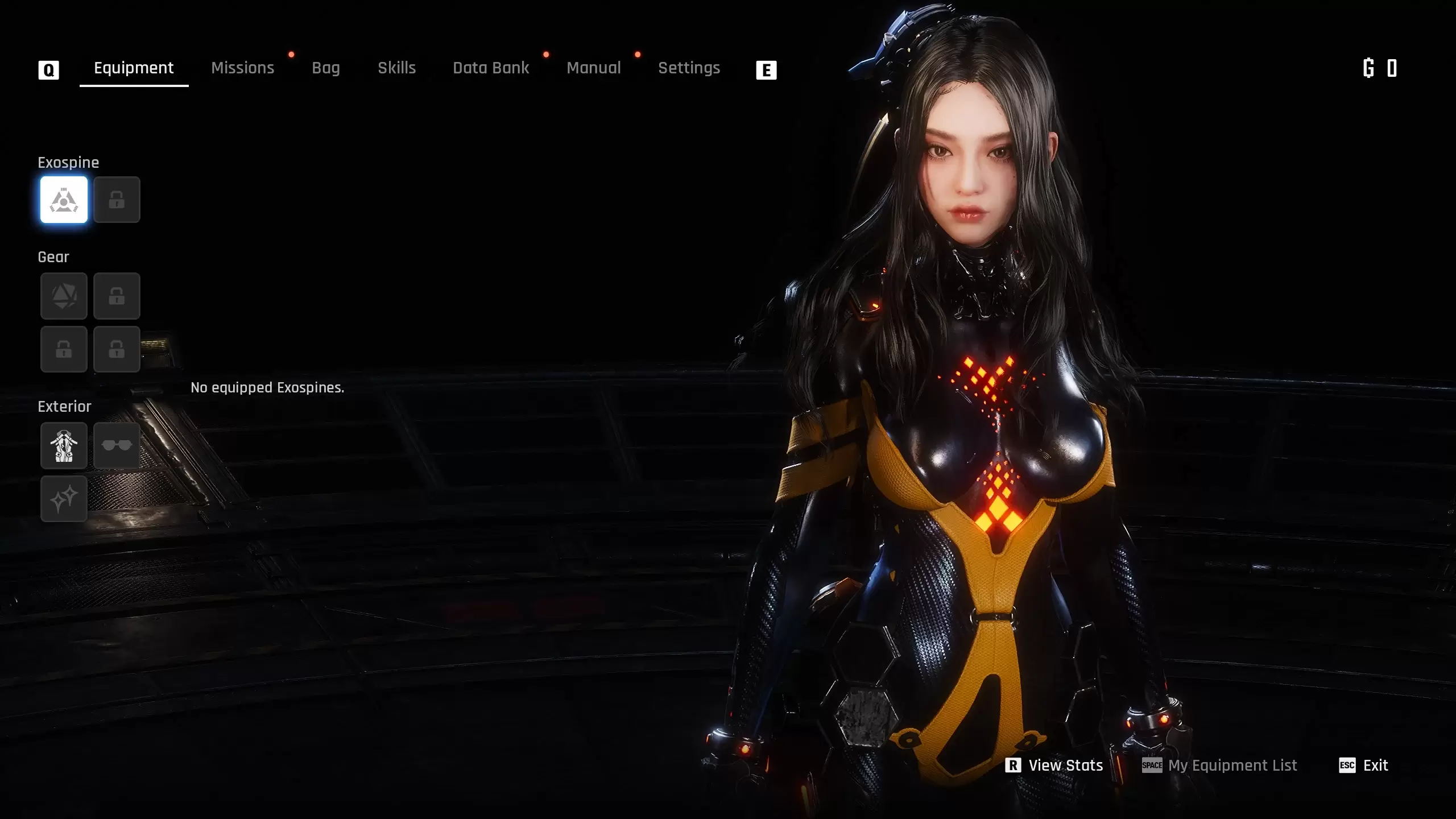The width and height of the screenshot is (1456, 819).
Task: Select the glasses accessory slot
Action: [x=117, y=445]
